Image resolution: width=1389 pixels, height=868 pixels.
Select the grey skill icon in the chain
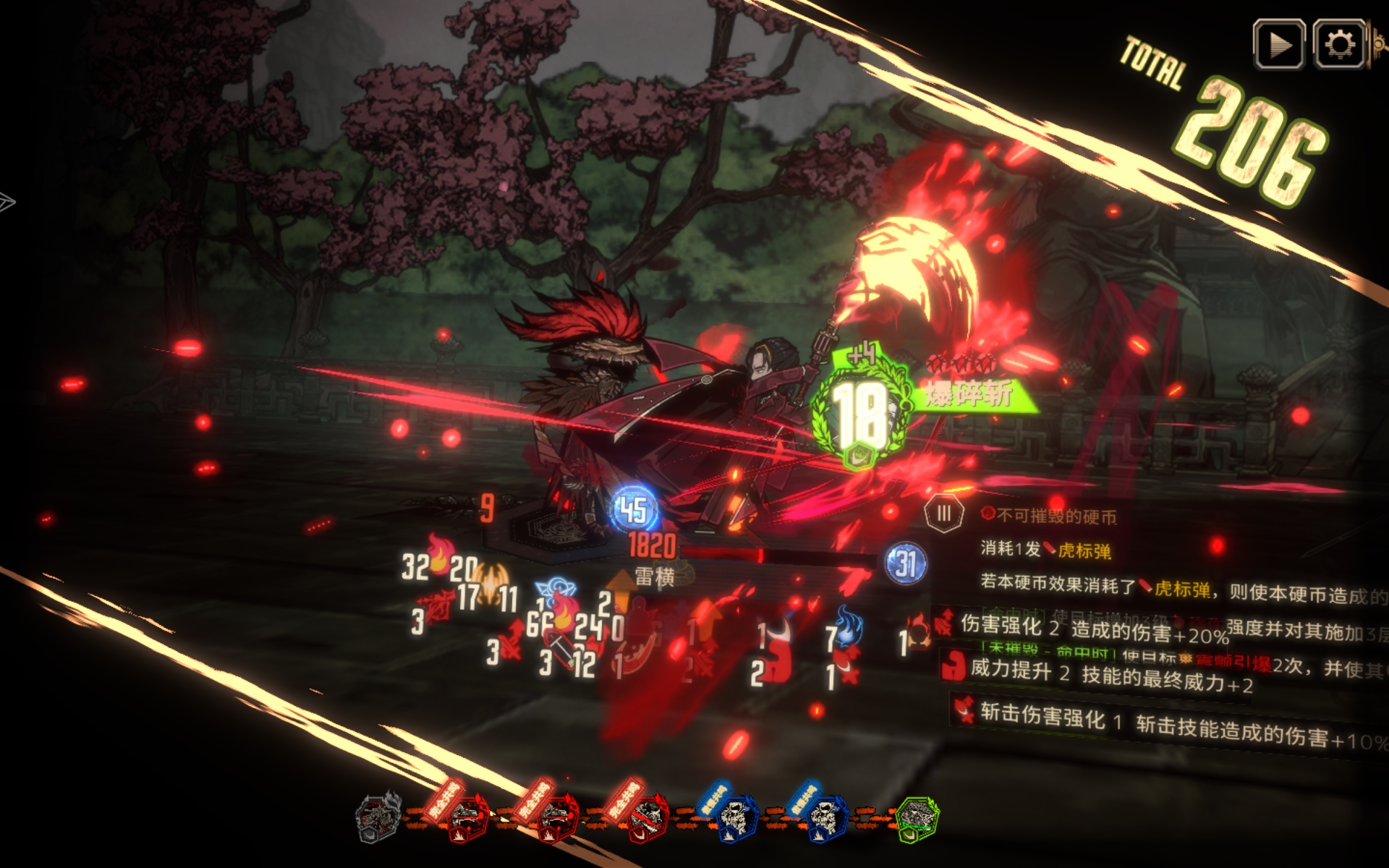(x=378, y=817)
